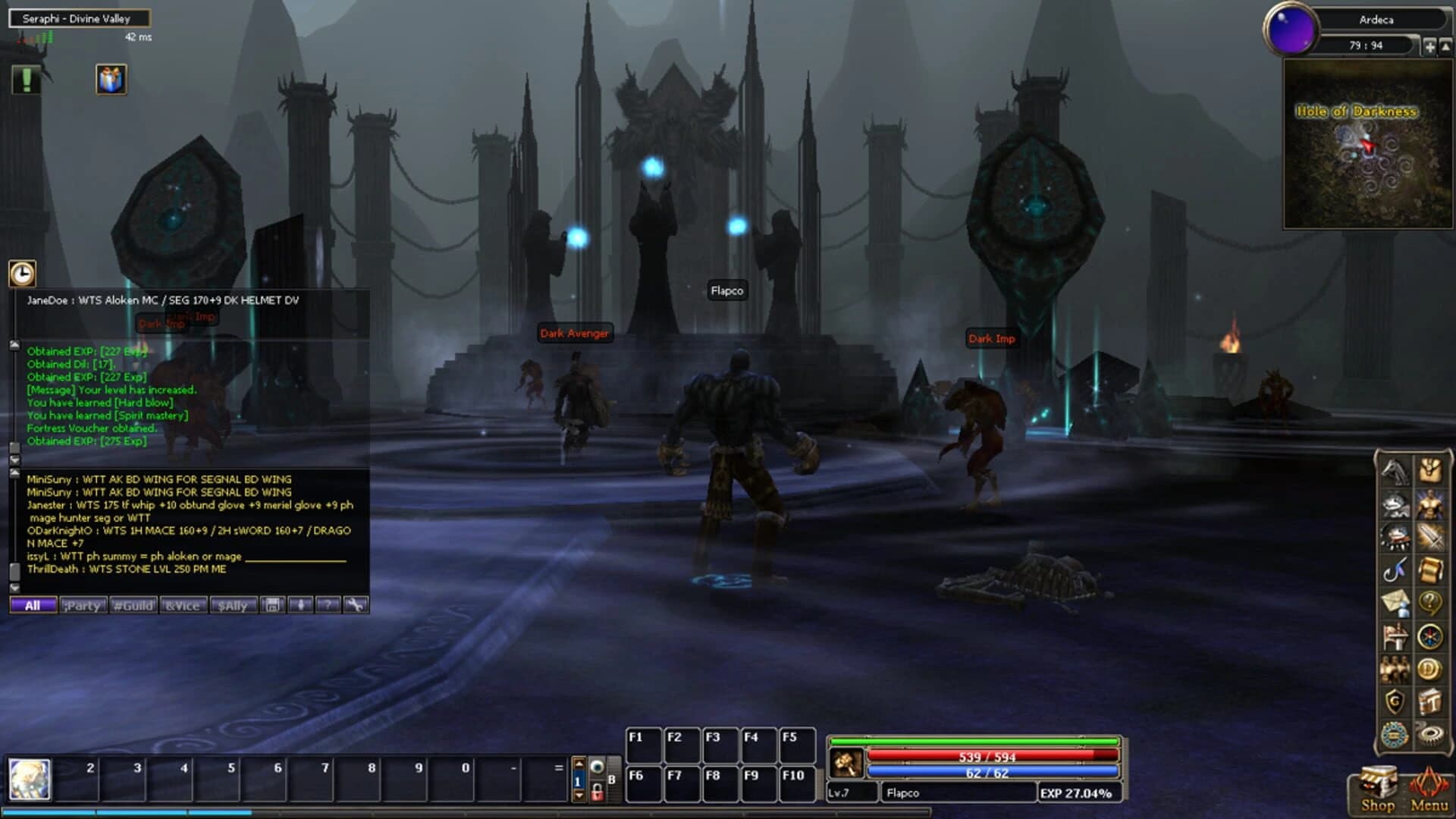Open the mail envelope icon
The height and width of the screenshot is (819, 1456).
(x=1396, y=602)
